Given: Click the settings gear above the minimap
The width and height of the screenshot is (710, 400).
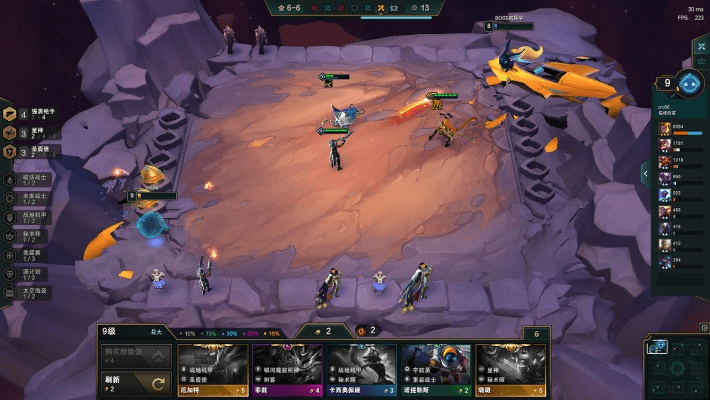Looking at the screenshot, I should tap(704, 328).
